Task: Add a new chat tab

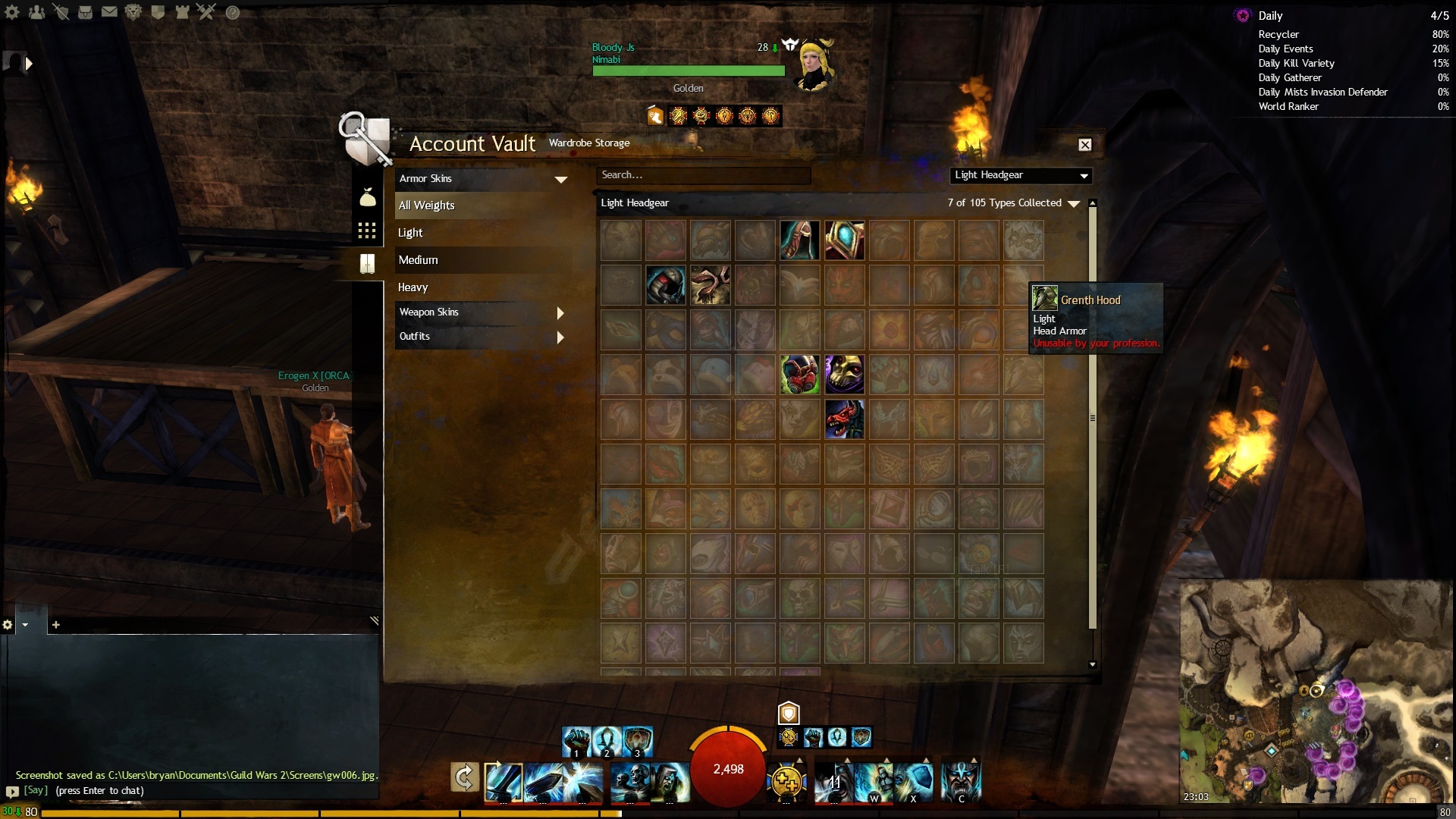Action: point(55,625)
